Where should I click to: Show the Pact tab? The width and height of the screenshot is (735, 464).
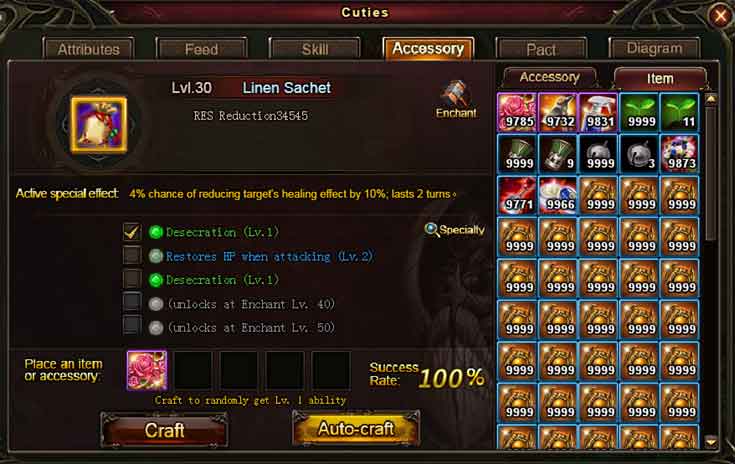point(541,49)
